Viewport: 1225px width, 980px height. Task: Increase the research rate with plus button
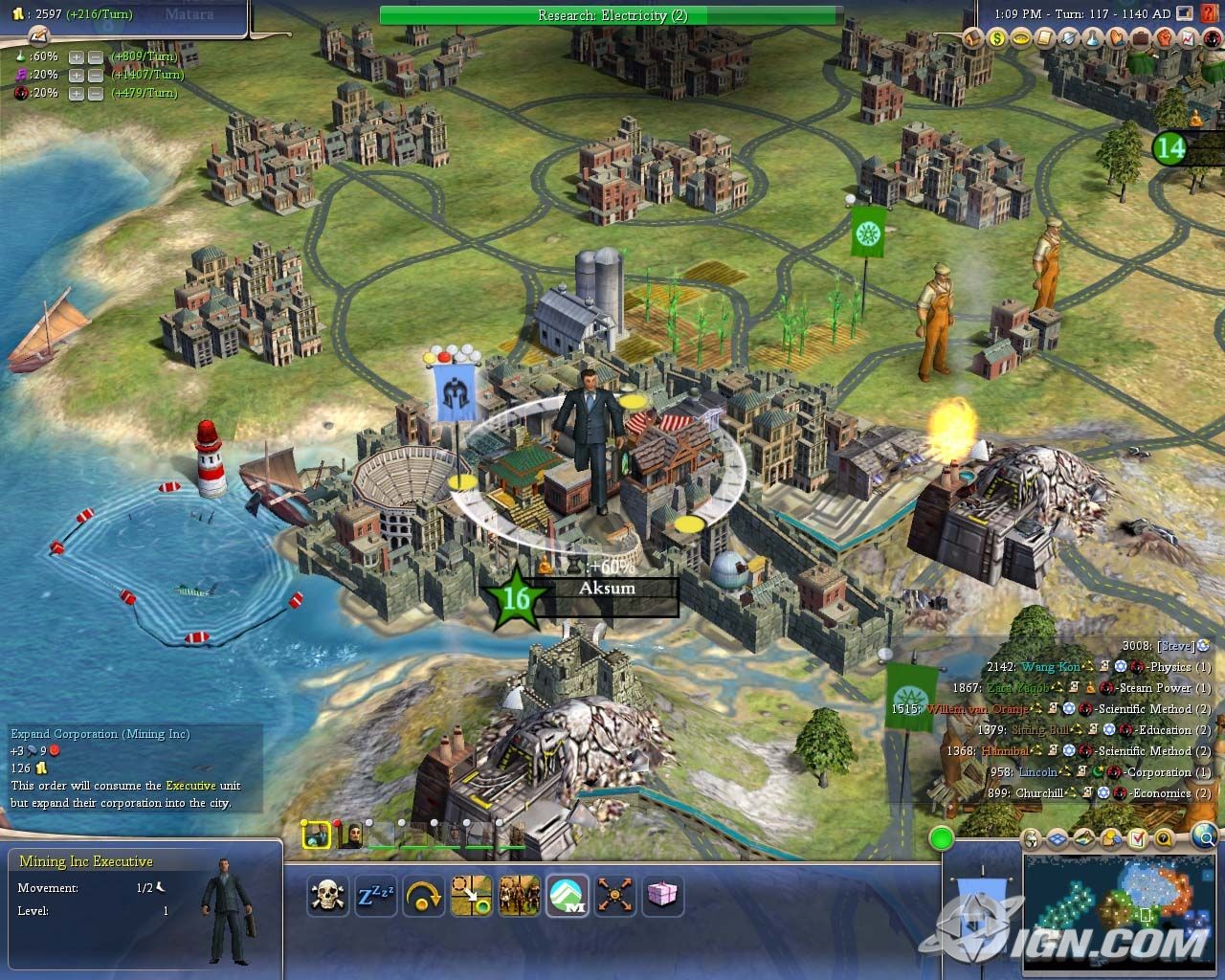point(77,56)
